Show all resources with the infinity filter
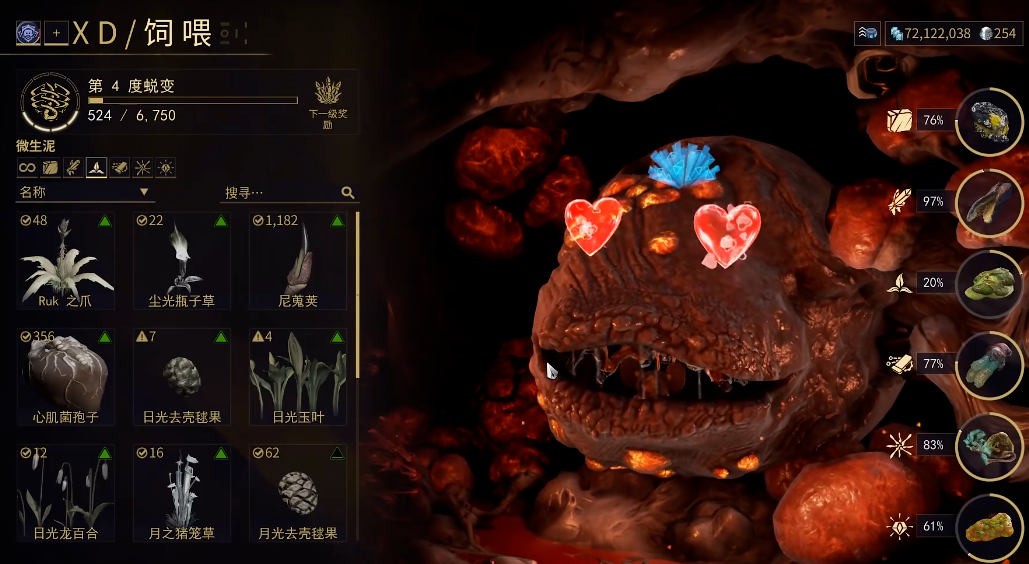1029x564 pixels. (x=27, y=168)
